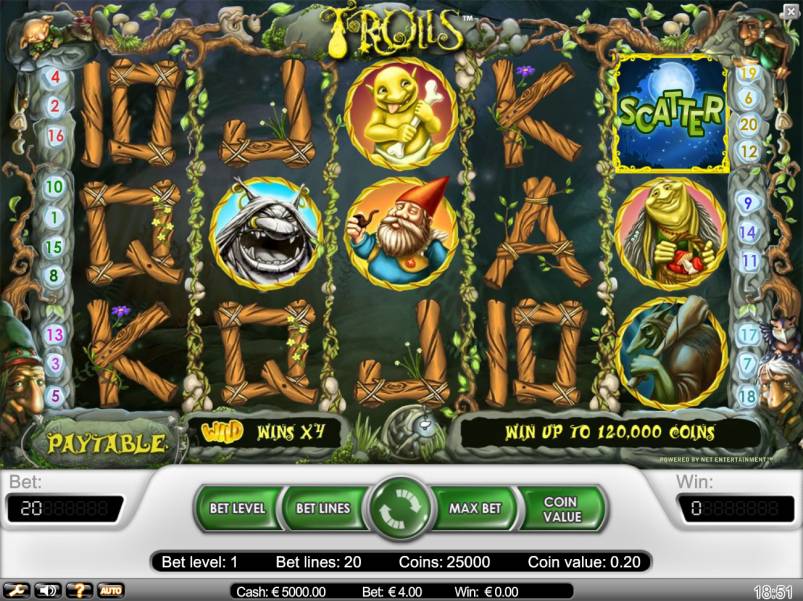Activate Max Bet
The height and width of the screenshot is (601, 803).
(x=474, y=508)
